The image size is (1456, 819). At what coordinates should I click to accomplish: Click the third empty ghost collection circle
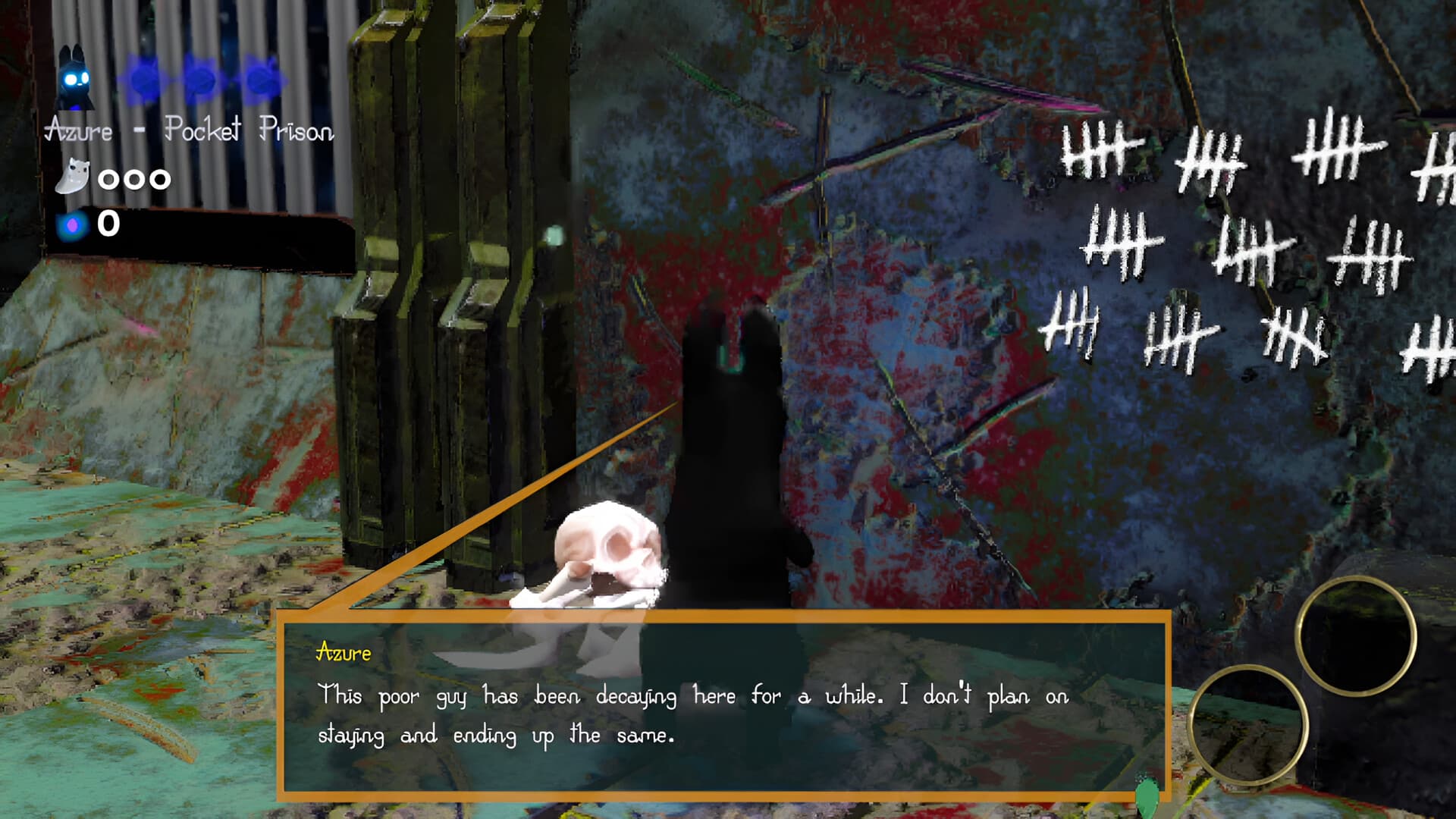click(161, 178)
